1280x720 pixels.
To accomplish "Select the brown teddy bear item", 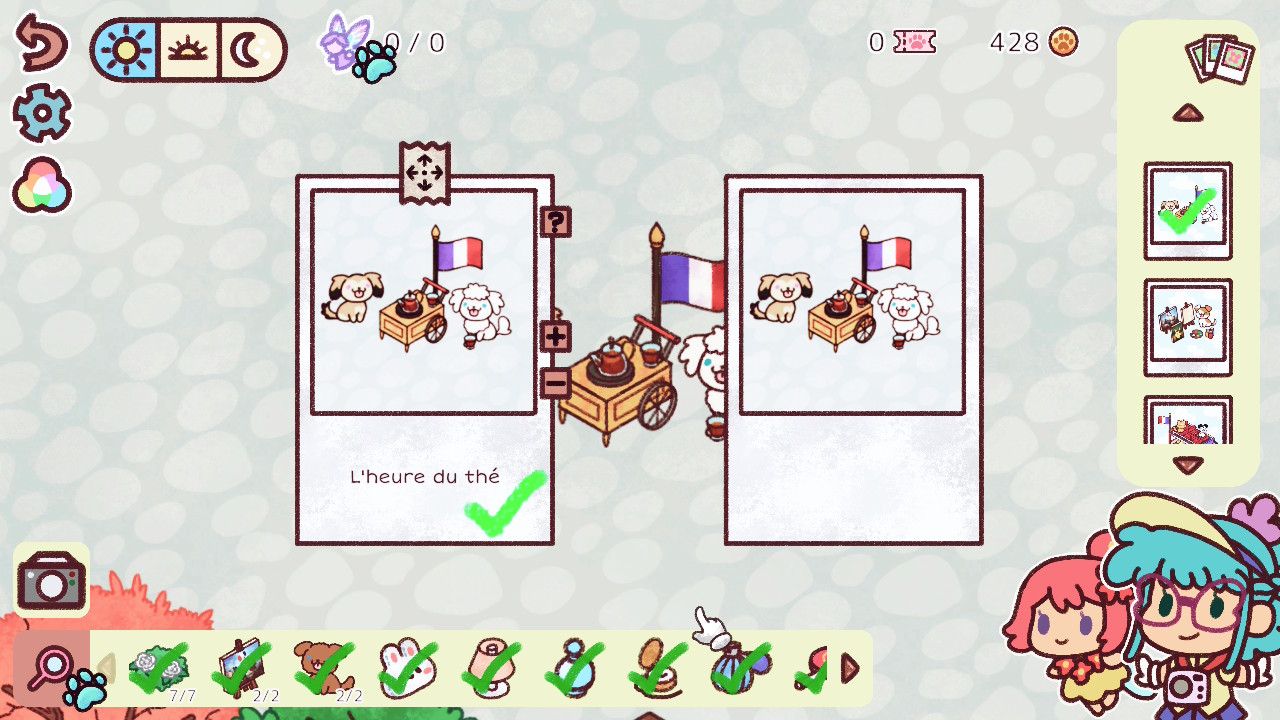I will click(x=323, y=668).
